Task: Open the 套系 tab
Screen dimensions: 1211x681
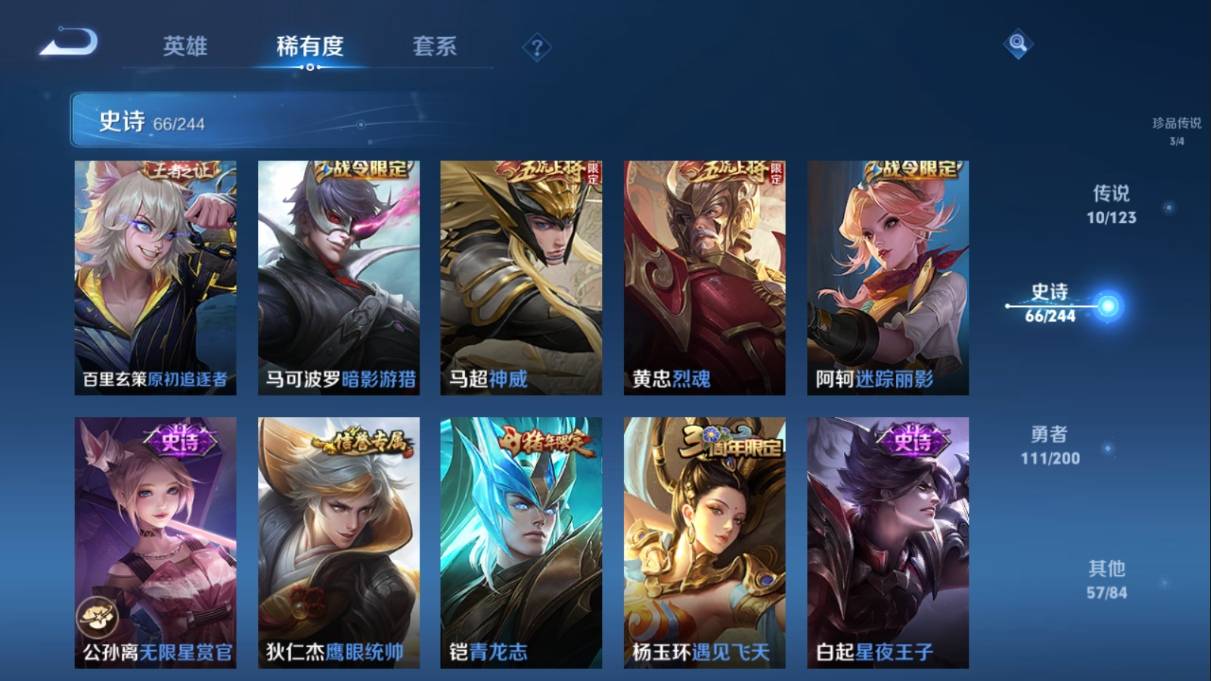Action: coord(434,46)
